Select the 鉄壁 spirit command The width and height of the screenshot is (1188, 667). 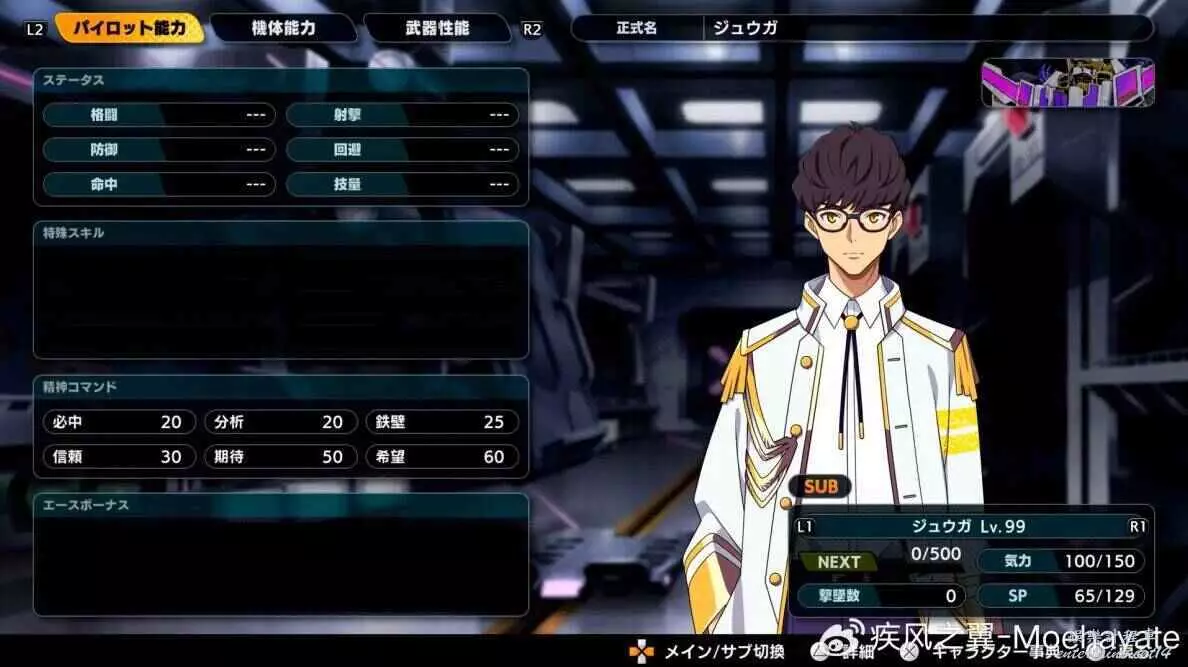point(441,422)
